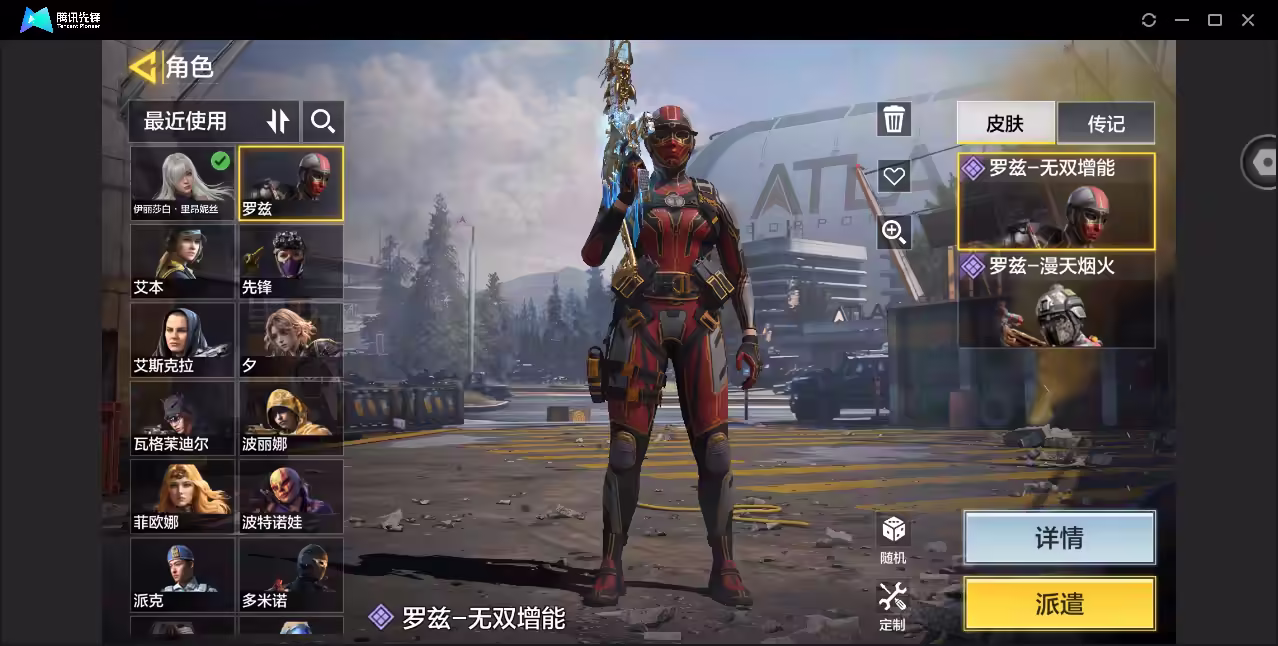The height and width of the screenshot is (646, 1278).
Task: Choose the 瓦格茉迪尔 character
Action: pos(182,417)
